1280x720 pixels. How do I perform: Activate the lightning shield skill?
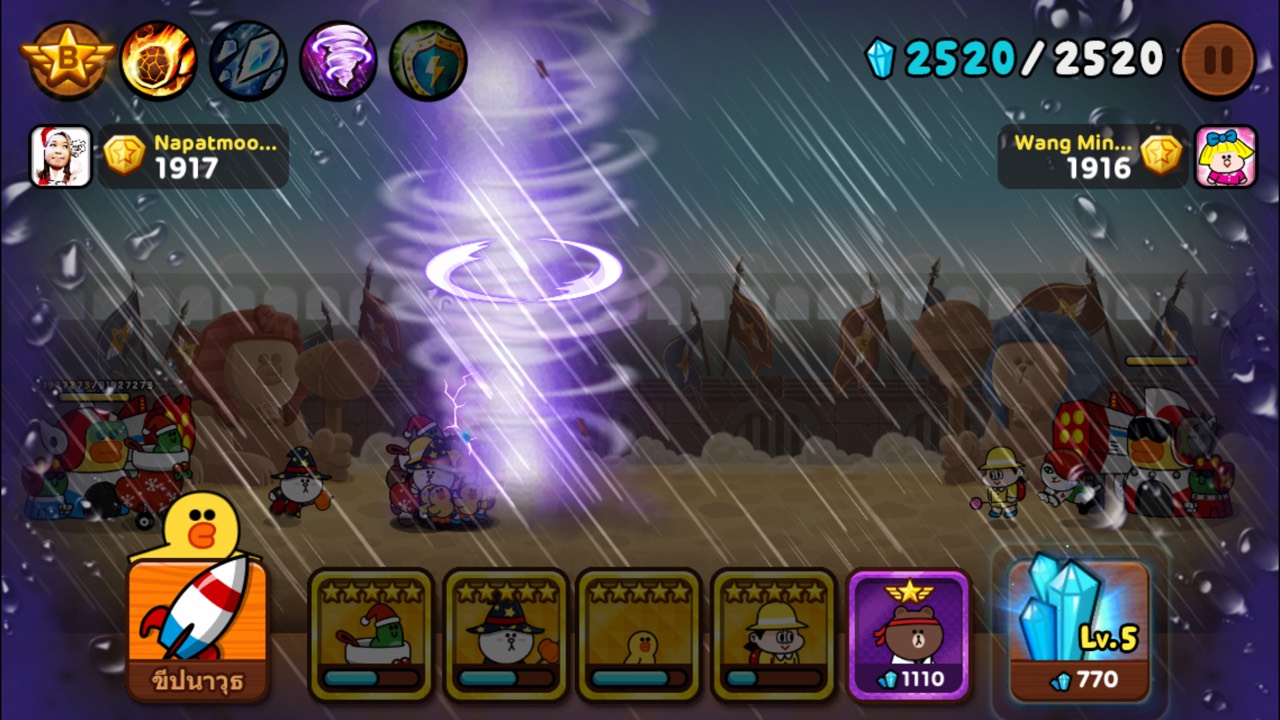[428, 59]
